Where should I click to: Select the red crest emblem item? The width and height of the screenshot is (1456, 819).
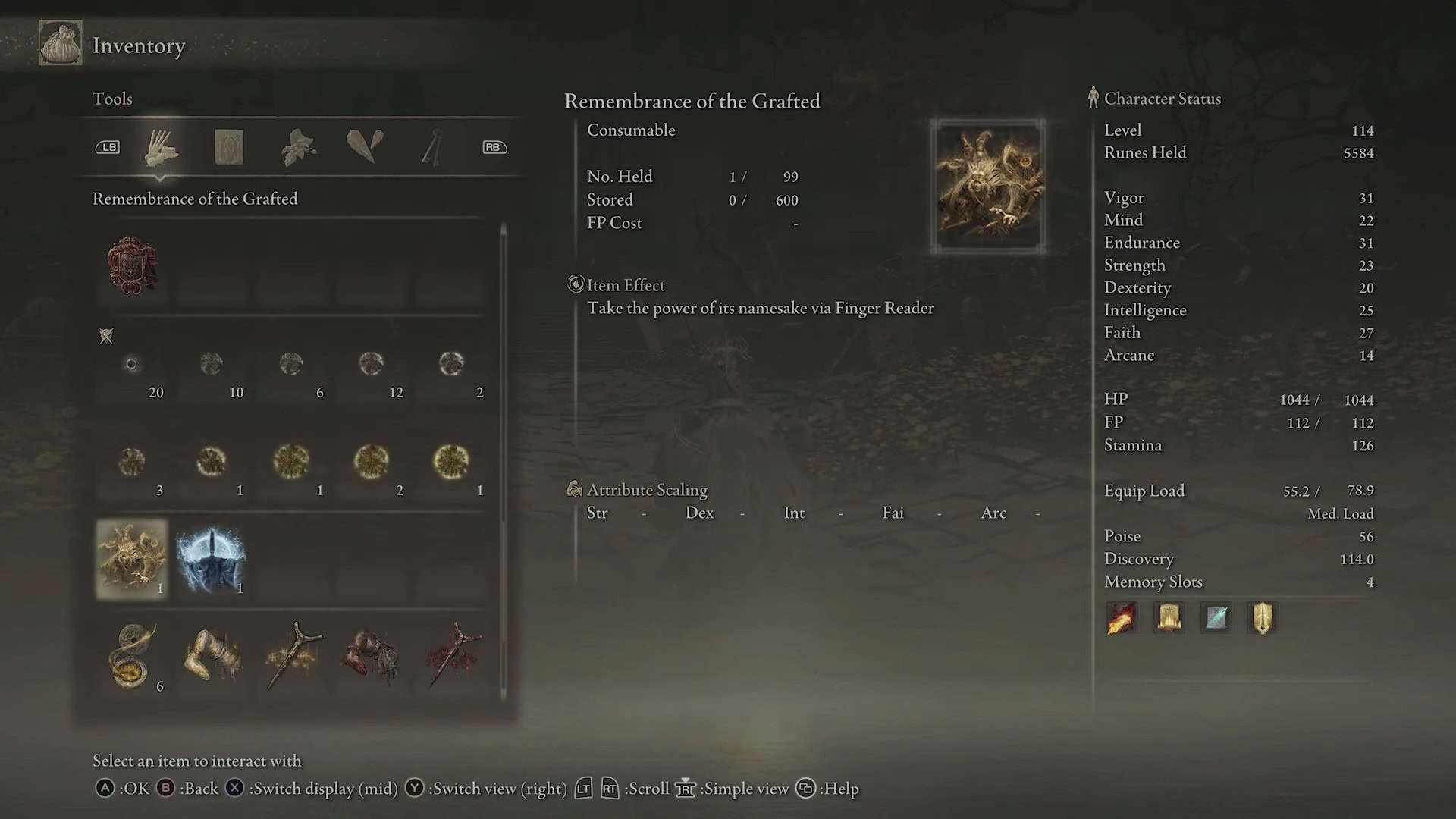[x=132, y=265]
